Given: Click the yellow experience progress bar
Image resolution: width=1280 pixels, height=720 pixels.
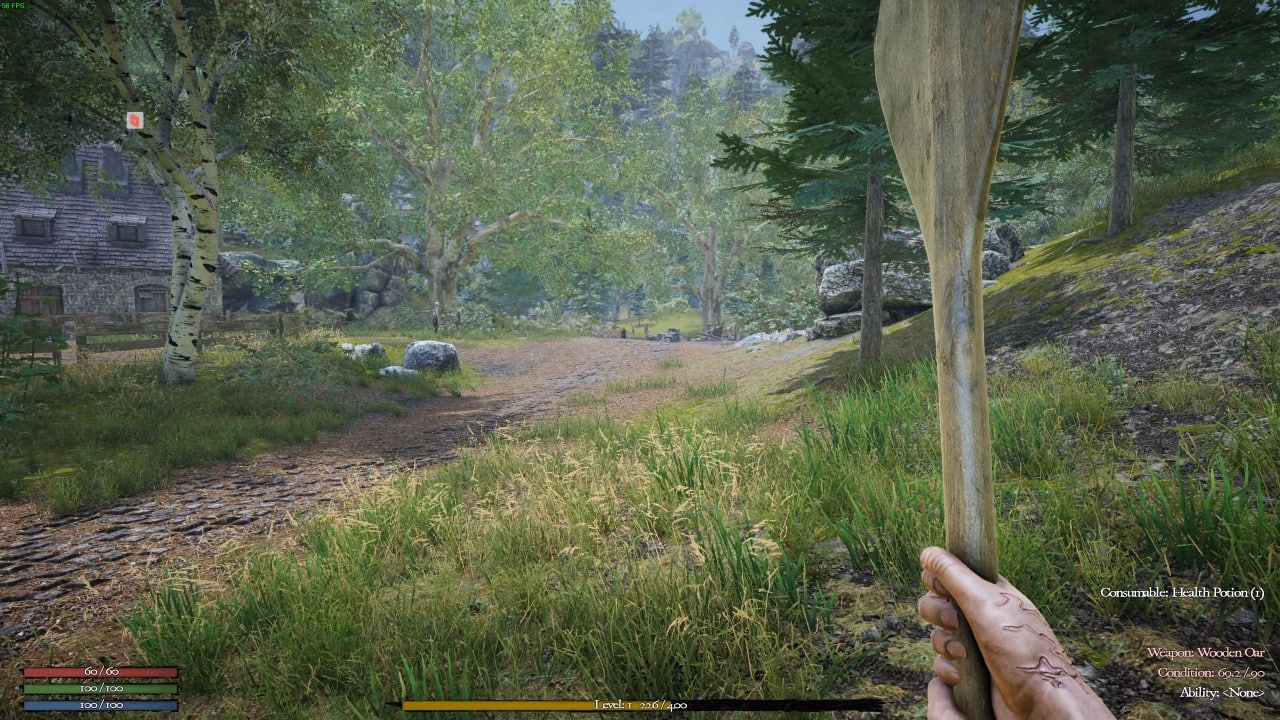Looking at the screenshot, I should (x=500, y=707).
